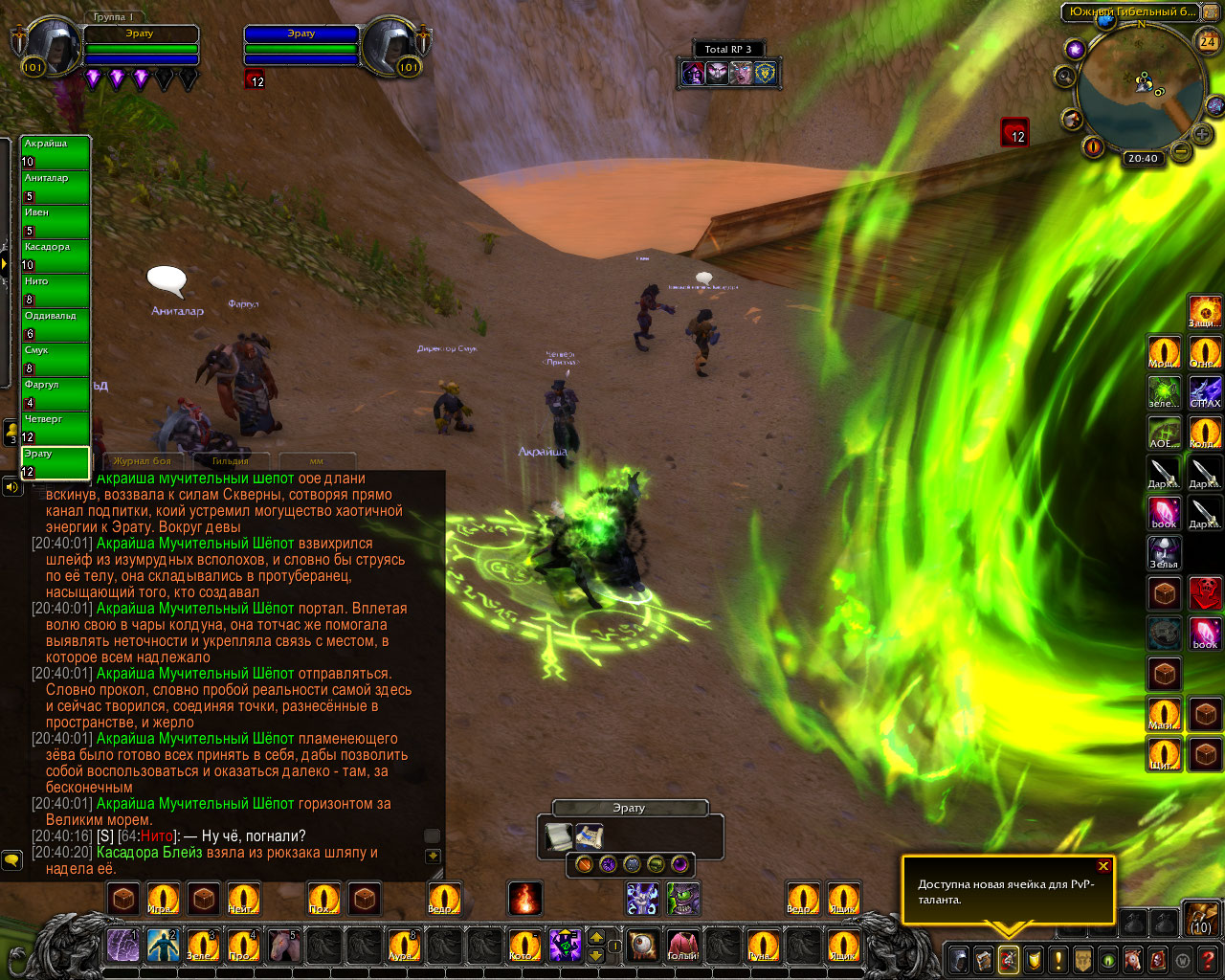Switch to the Гильдия chat tab

pyautogui.click(x=231, y=461)
